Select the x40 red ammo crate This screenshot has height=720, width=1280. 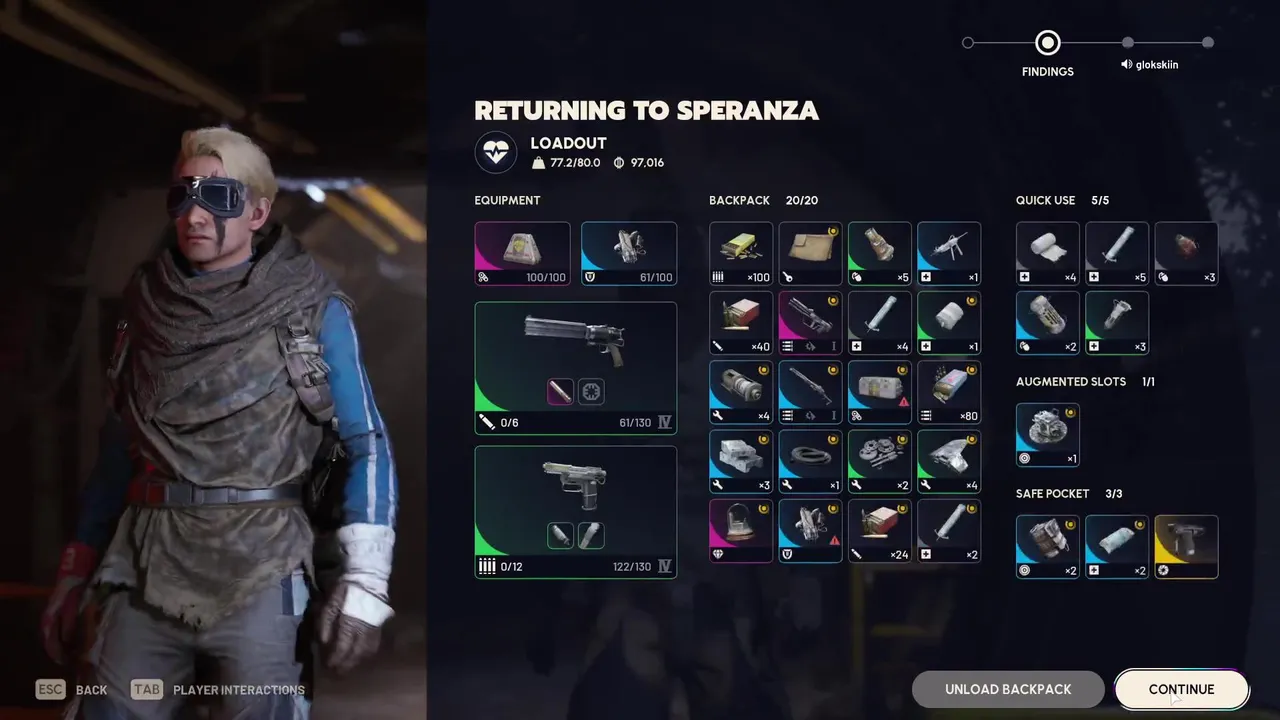[x=741, y=323]
